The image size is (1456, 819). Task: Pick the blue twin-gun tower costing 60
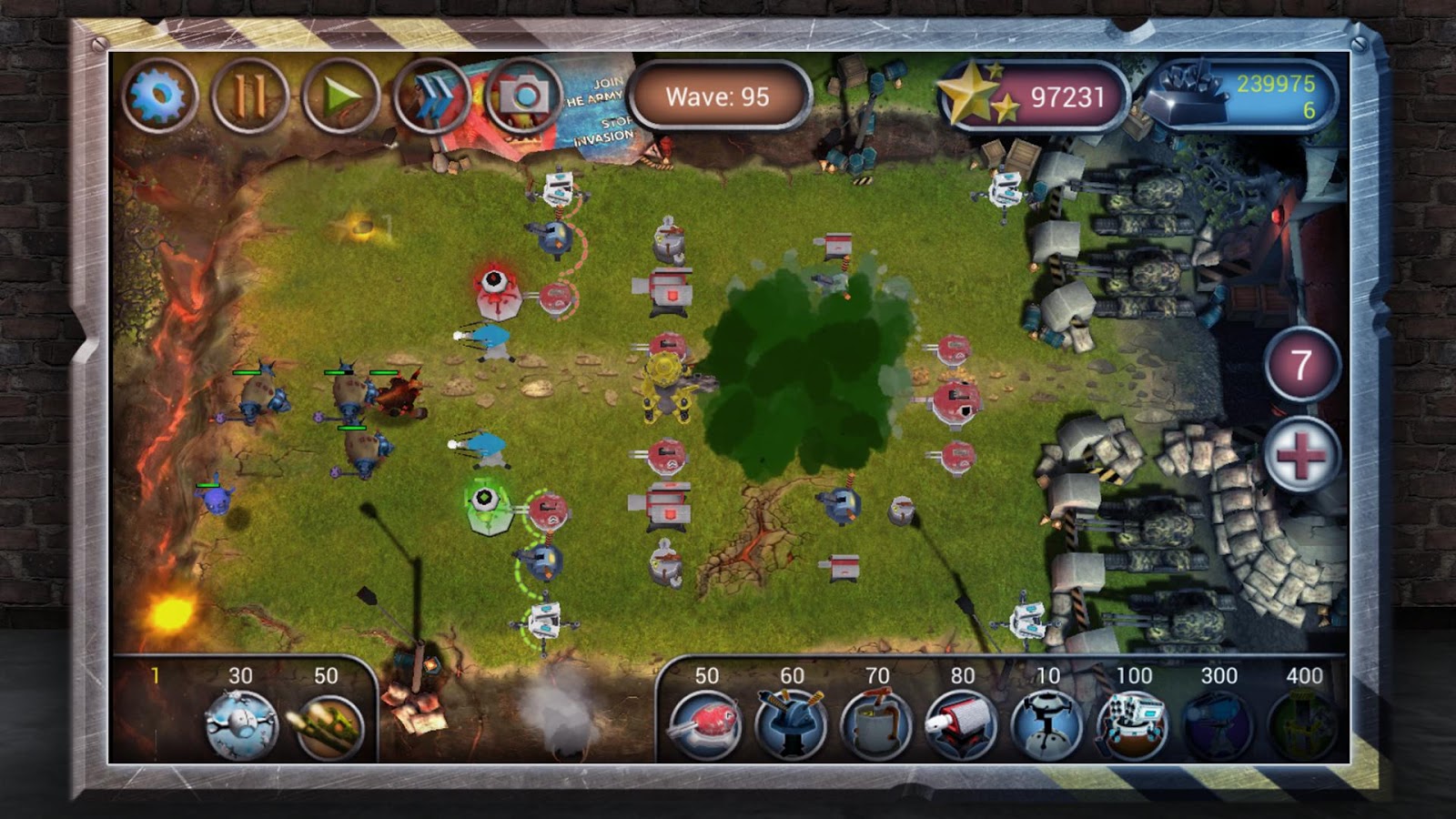pyautogui.click(x=791, y=724)
